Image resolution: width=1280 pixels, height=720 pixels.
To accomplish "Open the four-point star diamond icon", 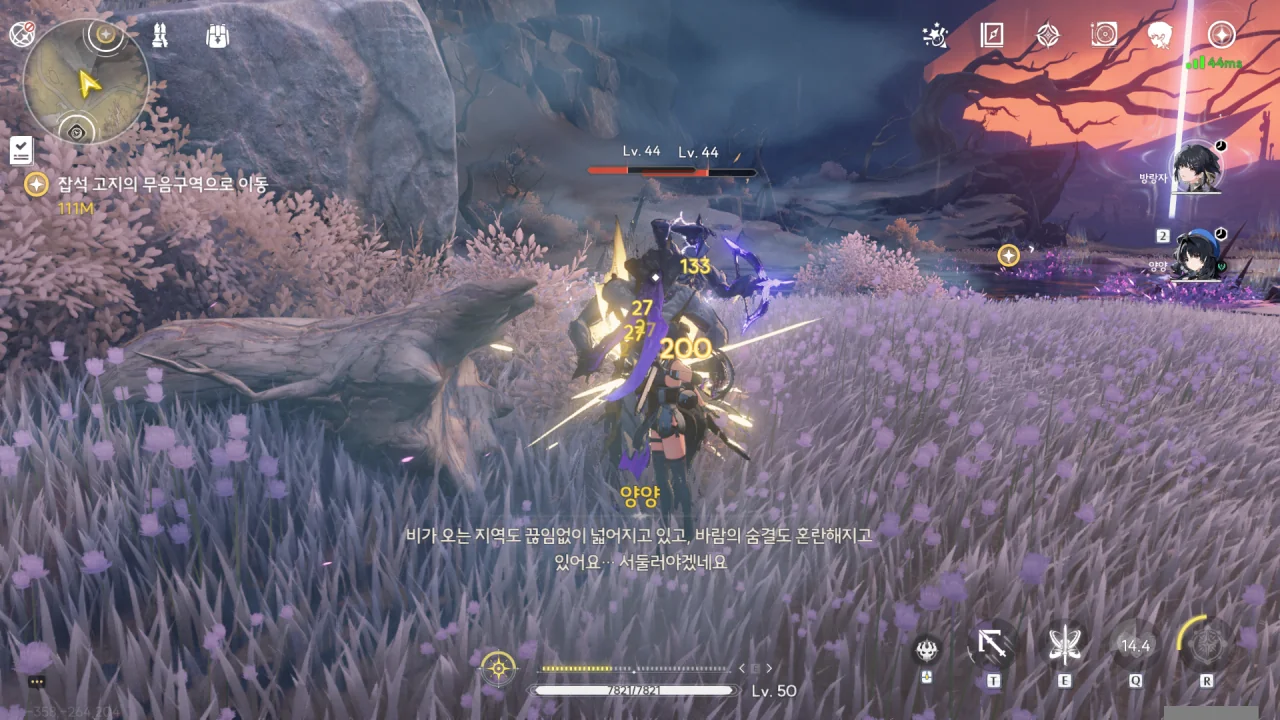I will (1047, 36).
